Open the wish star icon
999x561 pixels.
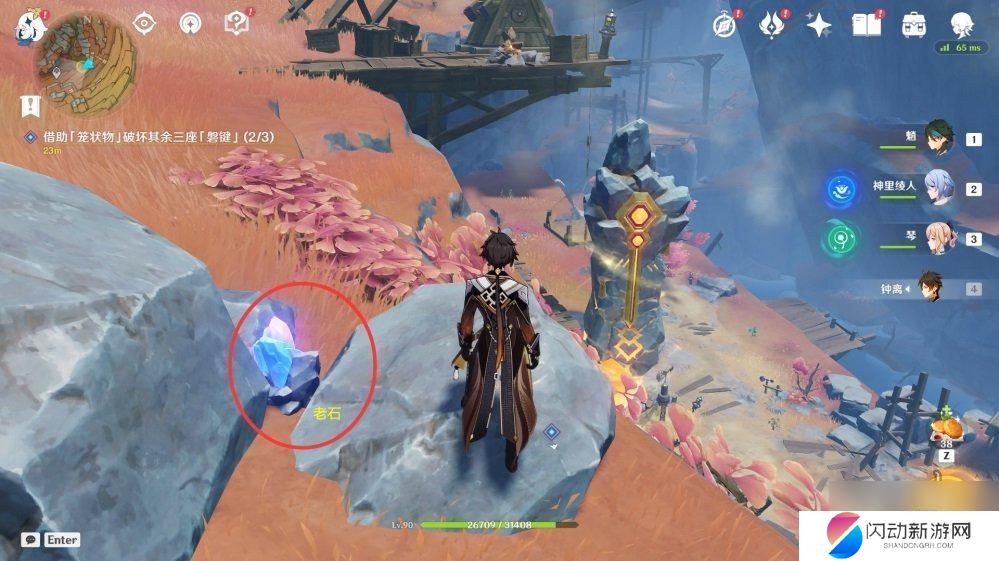pos(819,25)
